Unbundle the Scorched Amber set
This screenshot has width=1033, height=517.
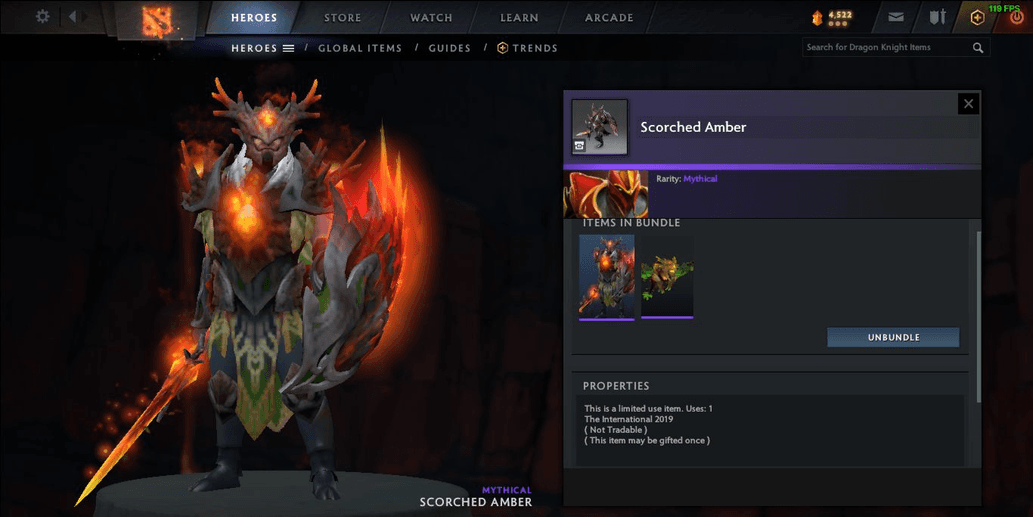892,337
